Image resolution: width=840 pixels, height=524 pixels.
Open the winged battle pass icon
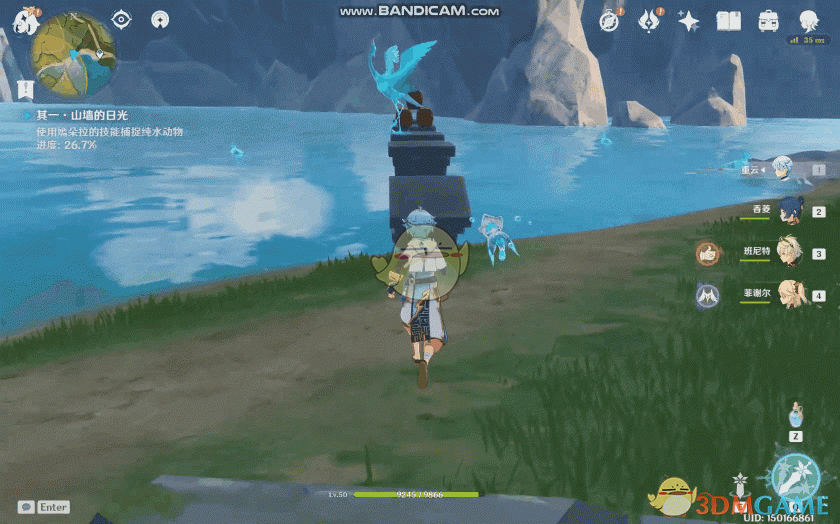coord(649,20)
